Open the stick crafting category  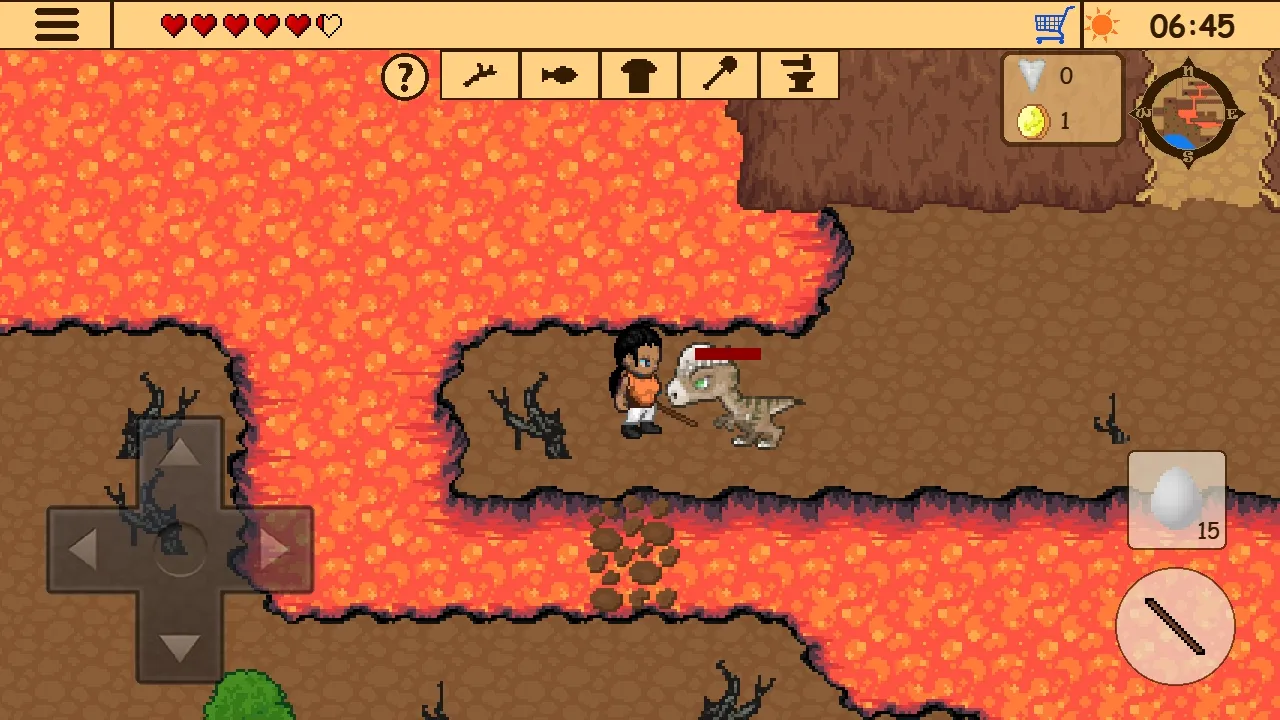click(479, 75)
